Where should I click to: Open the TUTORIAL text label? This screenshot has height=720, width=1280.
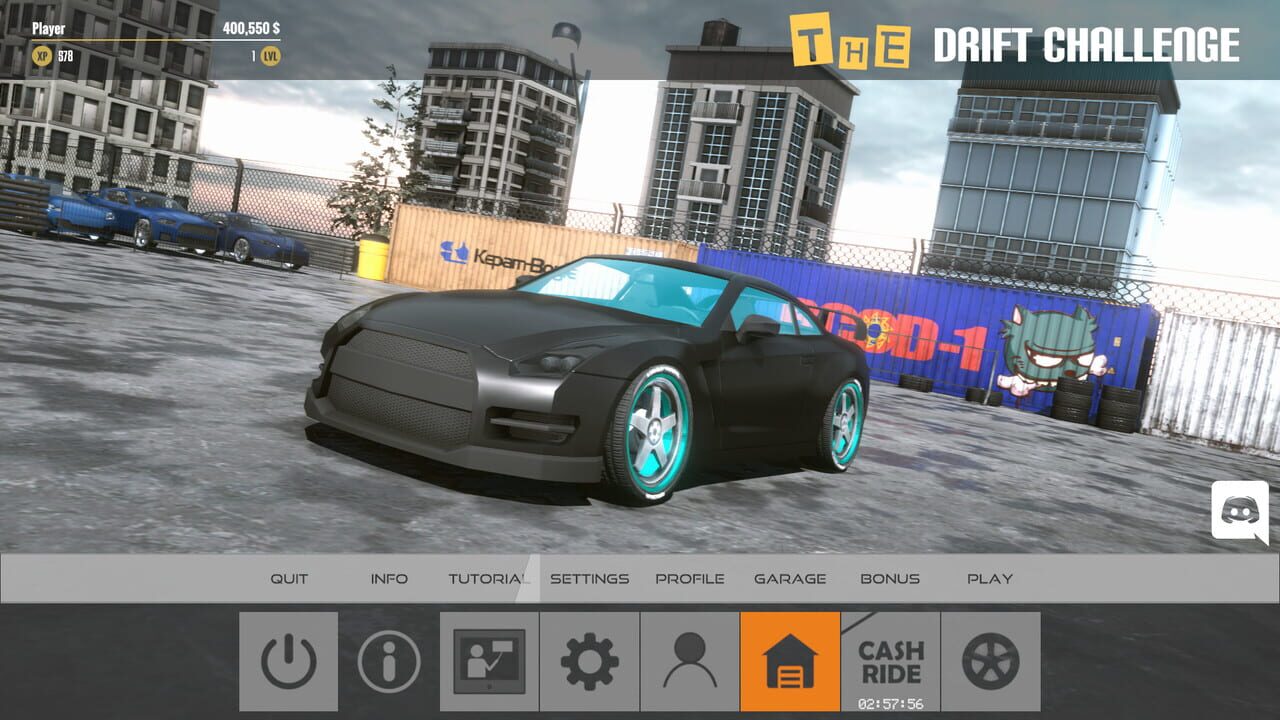coord(487,578)
